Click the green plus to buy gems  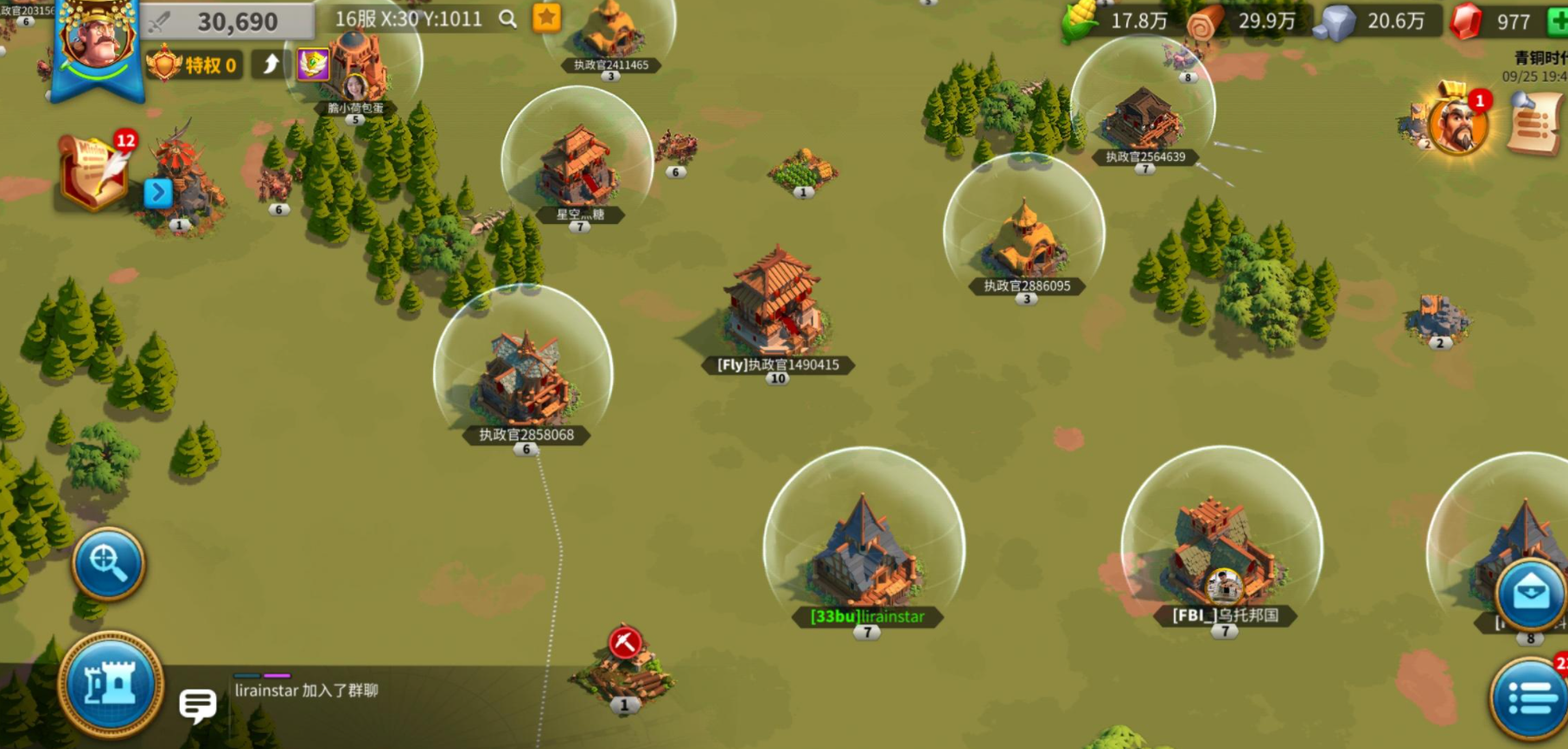tap(1558, 22)
